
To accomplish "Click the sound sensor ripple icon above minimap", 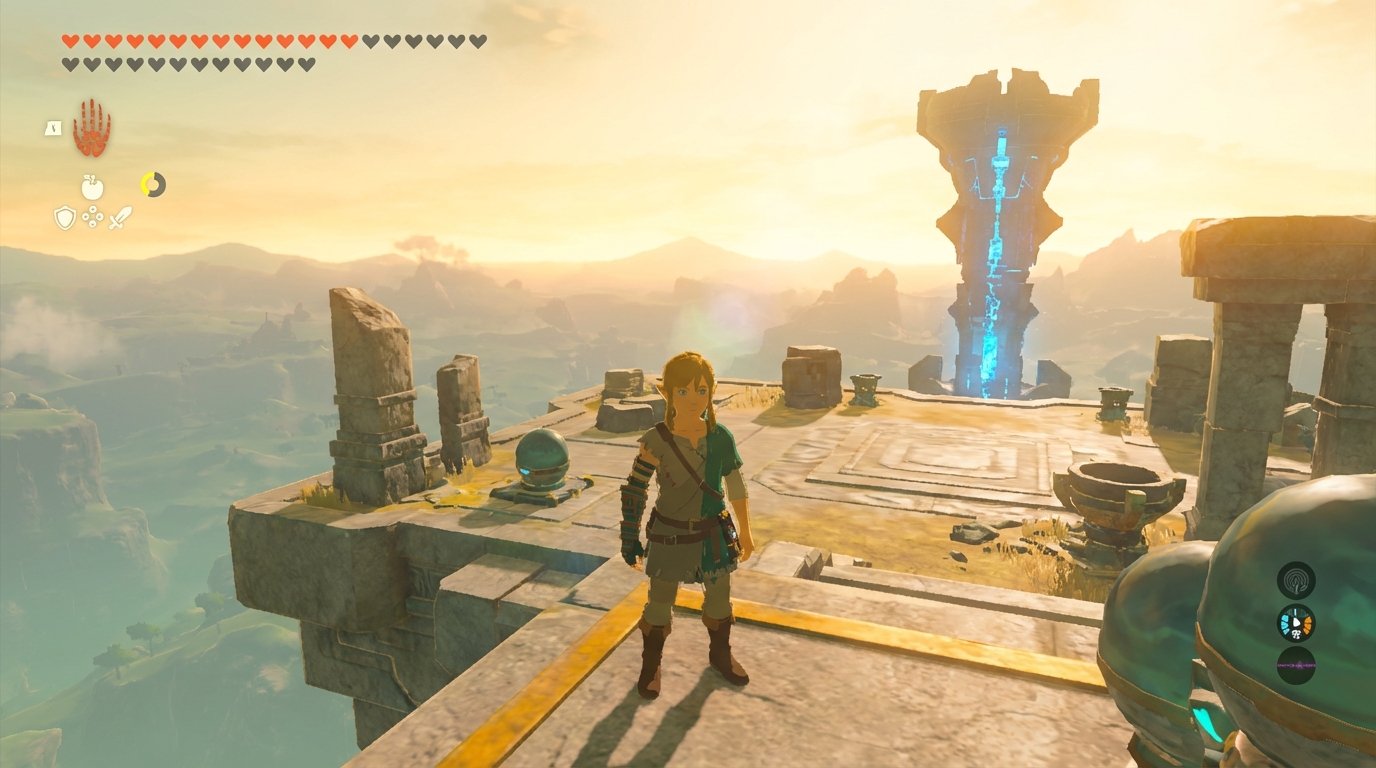I will pos(1296,580).
